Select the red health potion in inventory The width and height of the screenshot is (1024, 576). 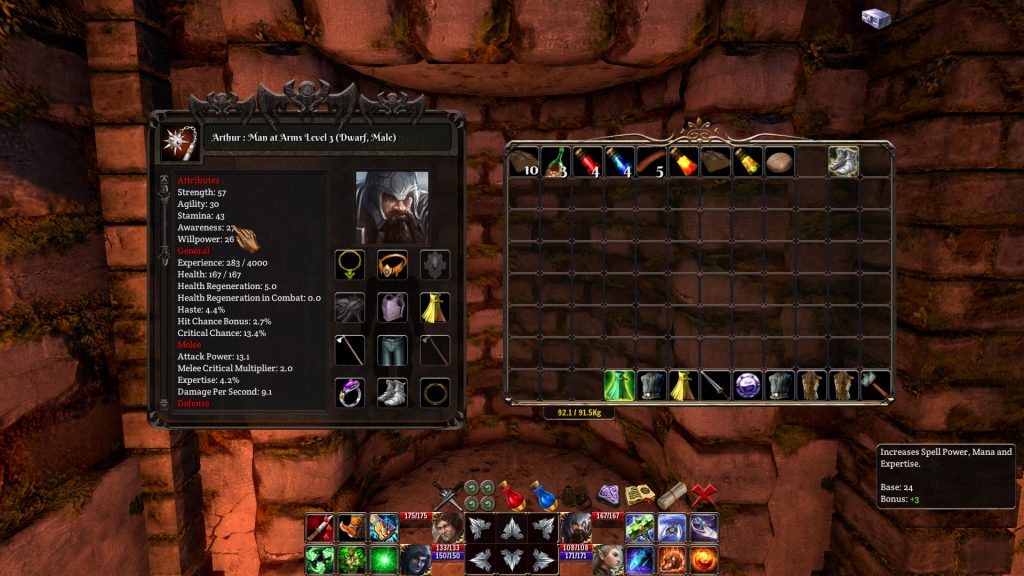(x=587, y=161)
